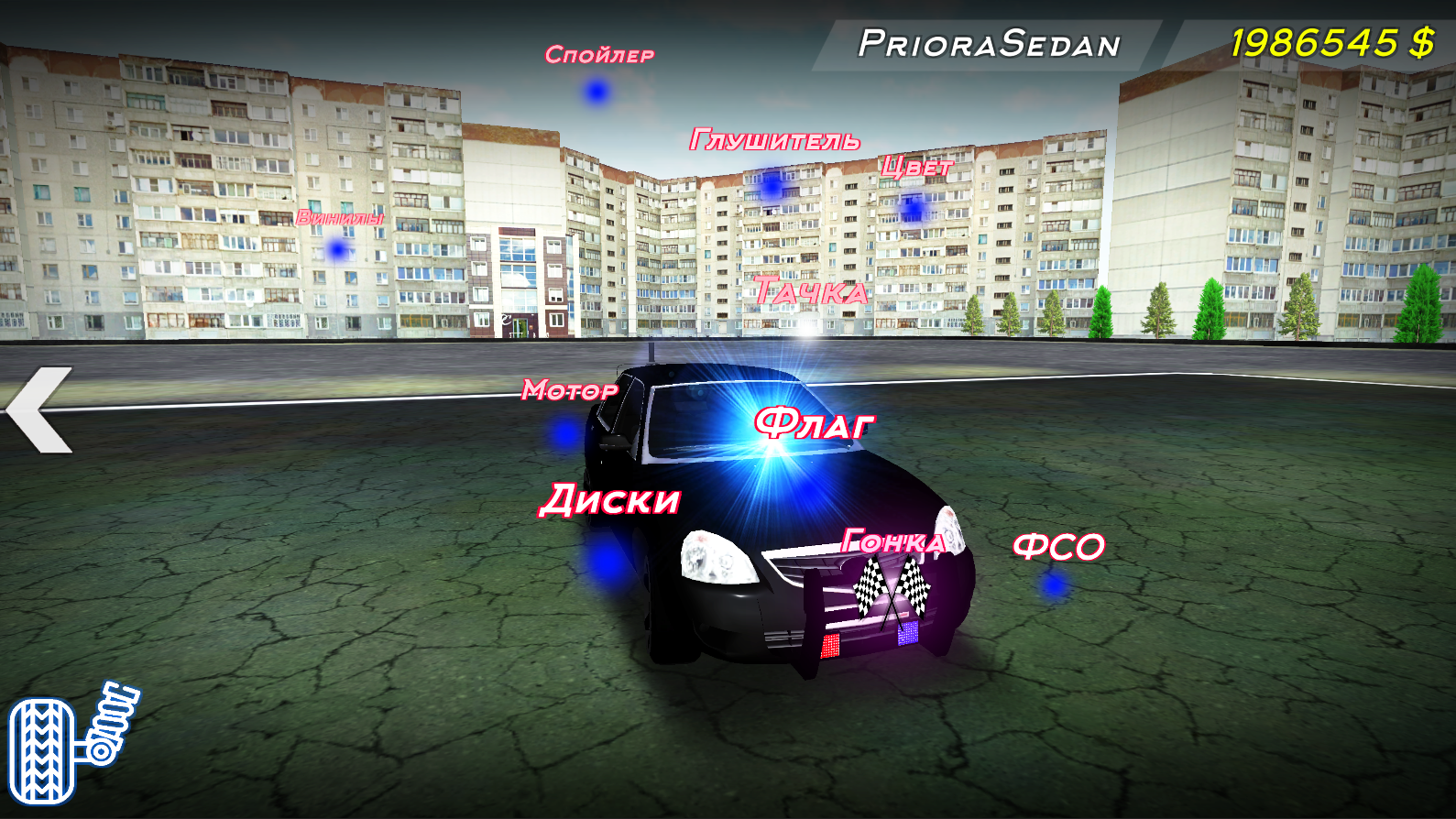Open the Цвет (color) picker
1456x819 pixels.
pos(914,168)
